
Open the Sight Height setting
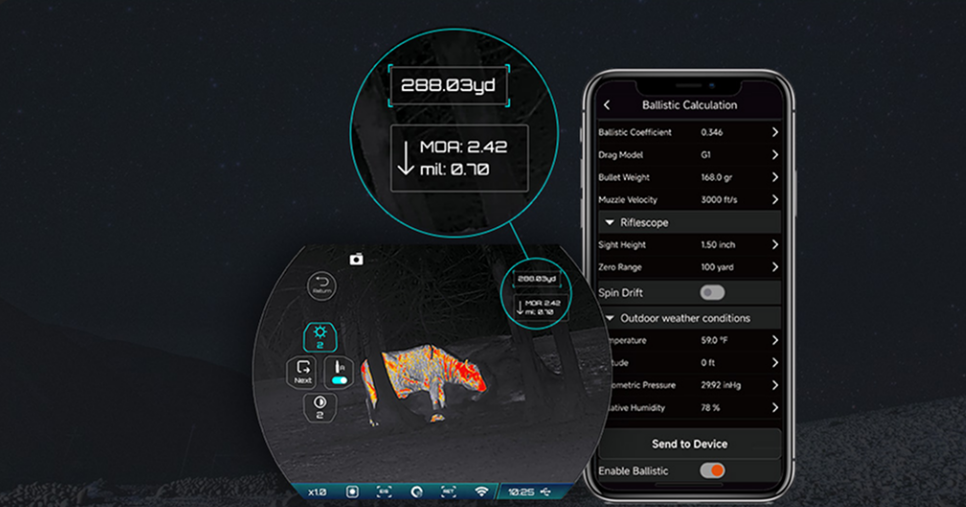[688, 245]
